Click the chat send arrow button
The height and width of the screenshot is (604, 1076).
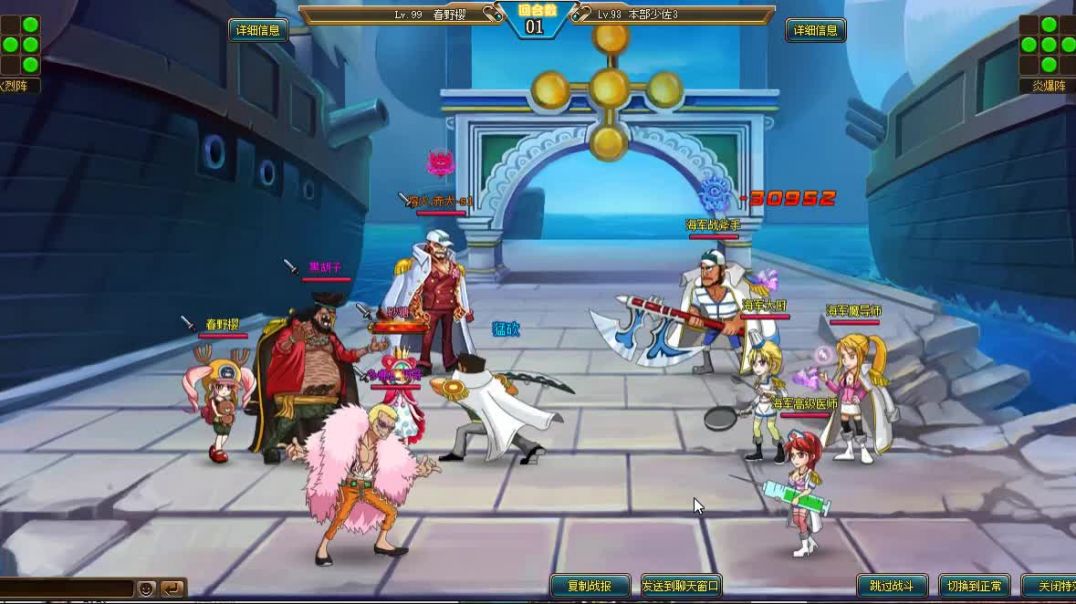pos(172,588)
